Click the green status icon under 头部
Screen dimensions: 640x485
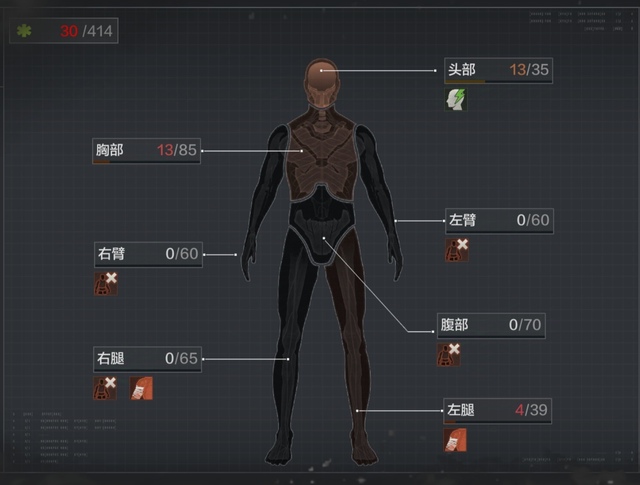457,99
